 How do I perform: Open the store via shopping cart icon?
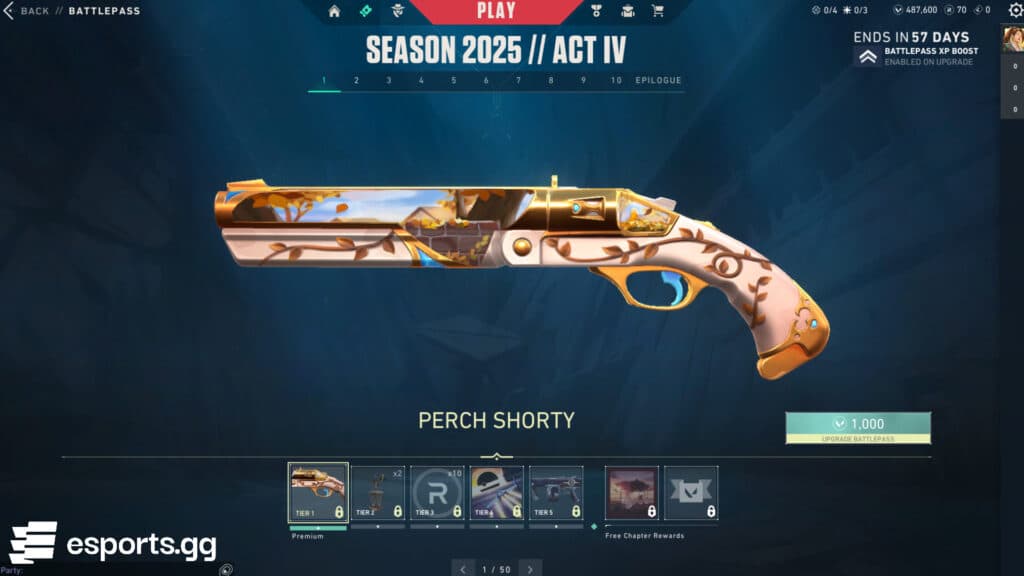658,11
